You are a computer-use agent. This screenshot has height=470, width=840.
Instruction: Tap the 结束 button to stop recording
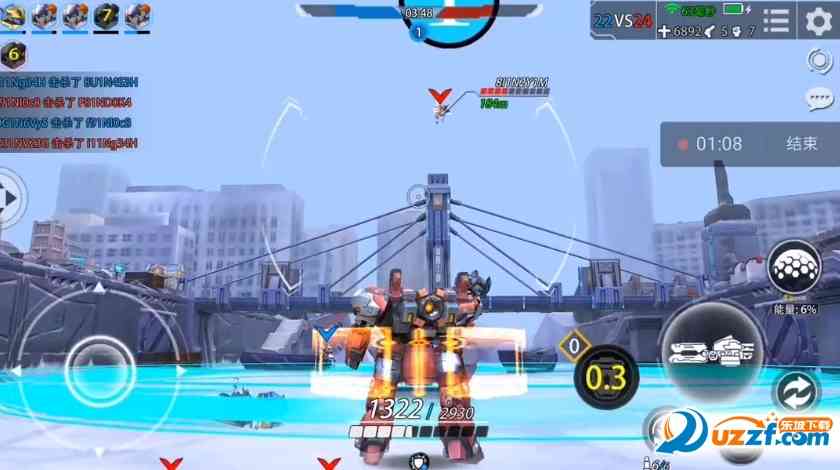click(801, 144)
